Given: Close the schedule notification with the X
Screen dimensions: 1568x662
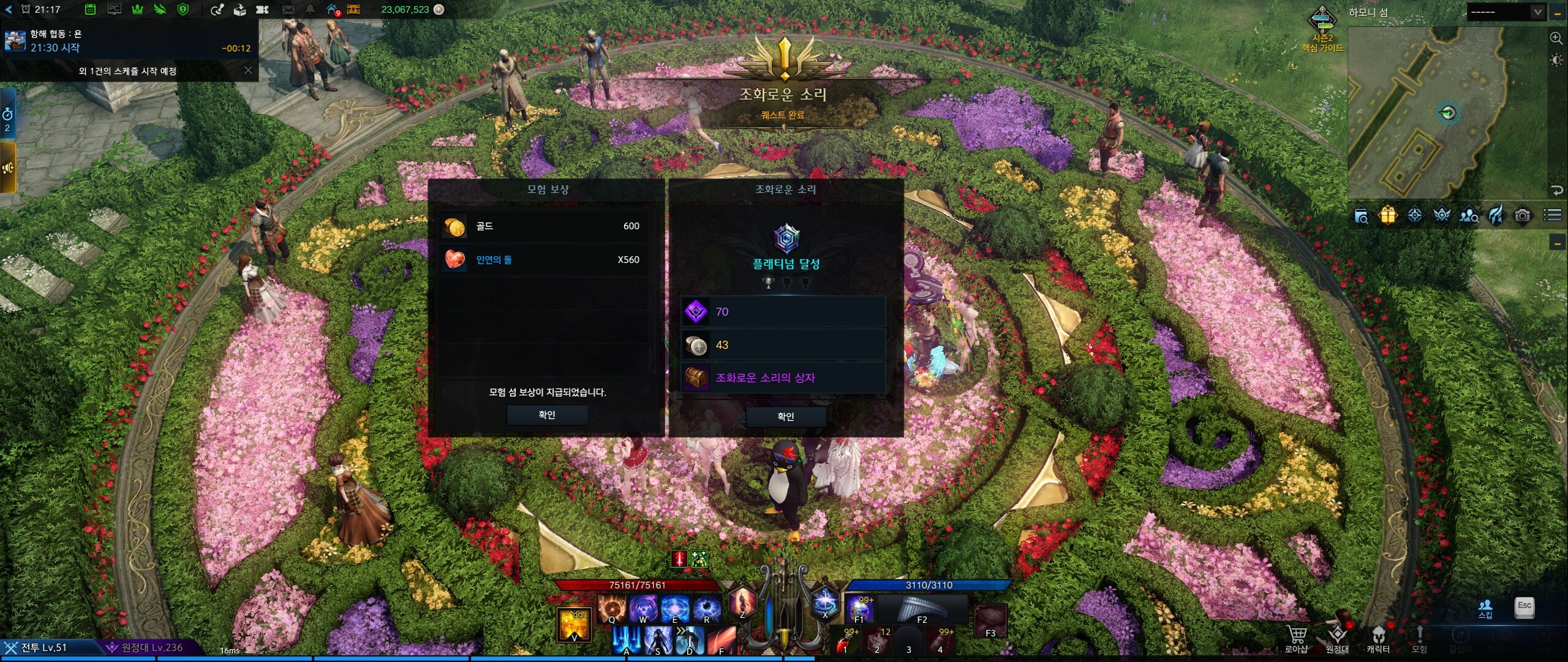Looking at the screenshot, I should pyautogui.click(x=248, y=70).
